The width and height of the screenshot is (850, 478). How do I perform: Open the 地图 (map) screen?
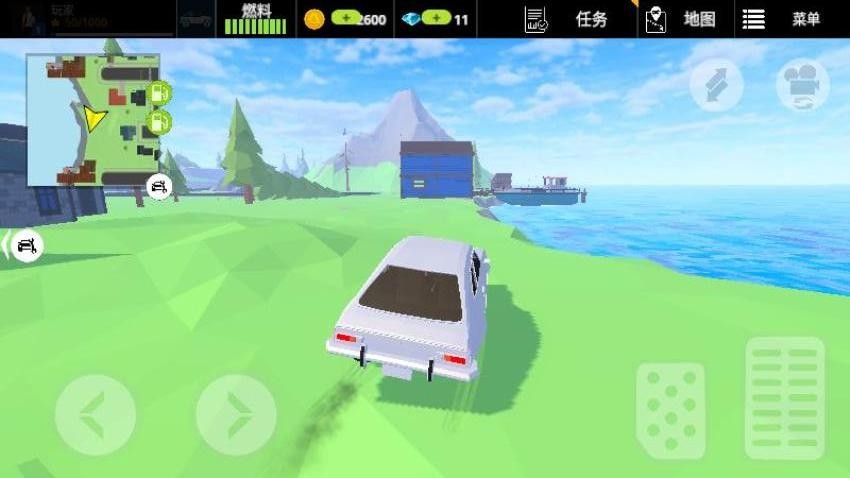682,19
